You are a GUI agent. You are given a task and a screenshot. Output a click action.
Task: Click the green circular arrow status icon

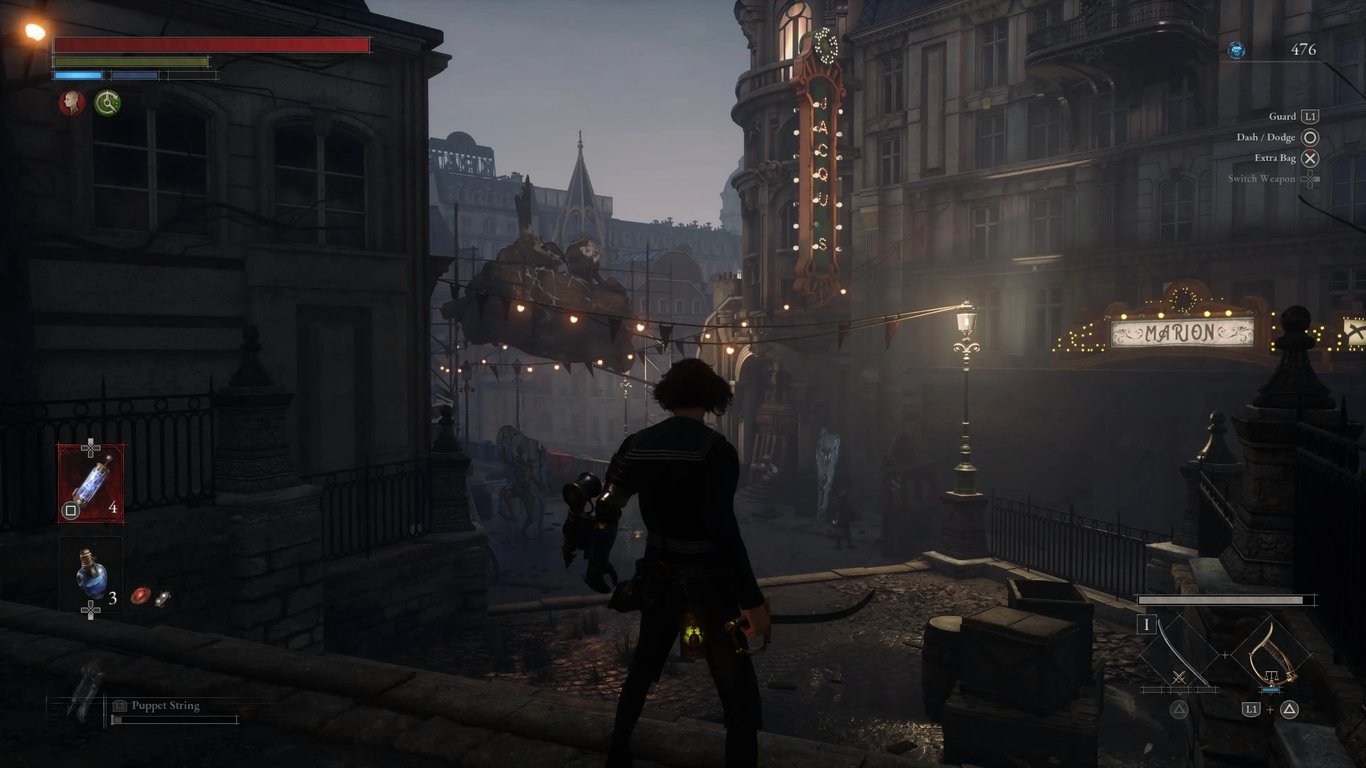pos(108,102)
